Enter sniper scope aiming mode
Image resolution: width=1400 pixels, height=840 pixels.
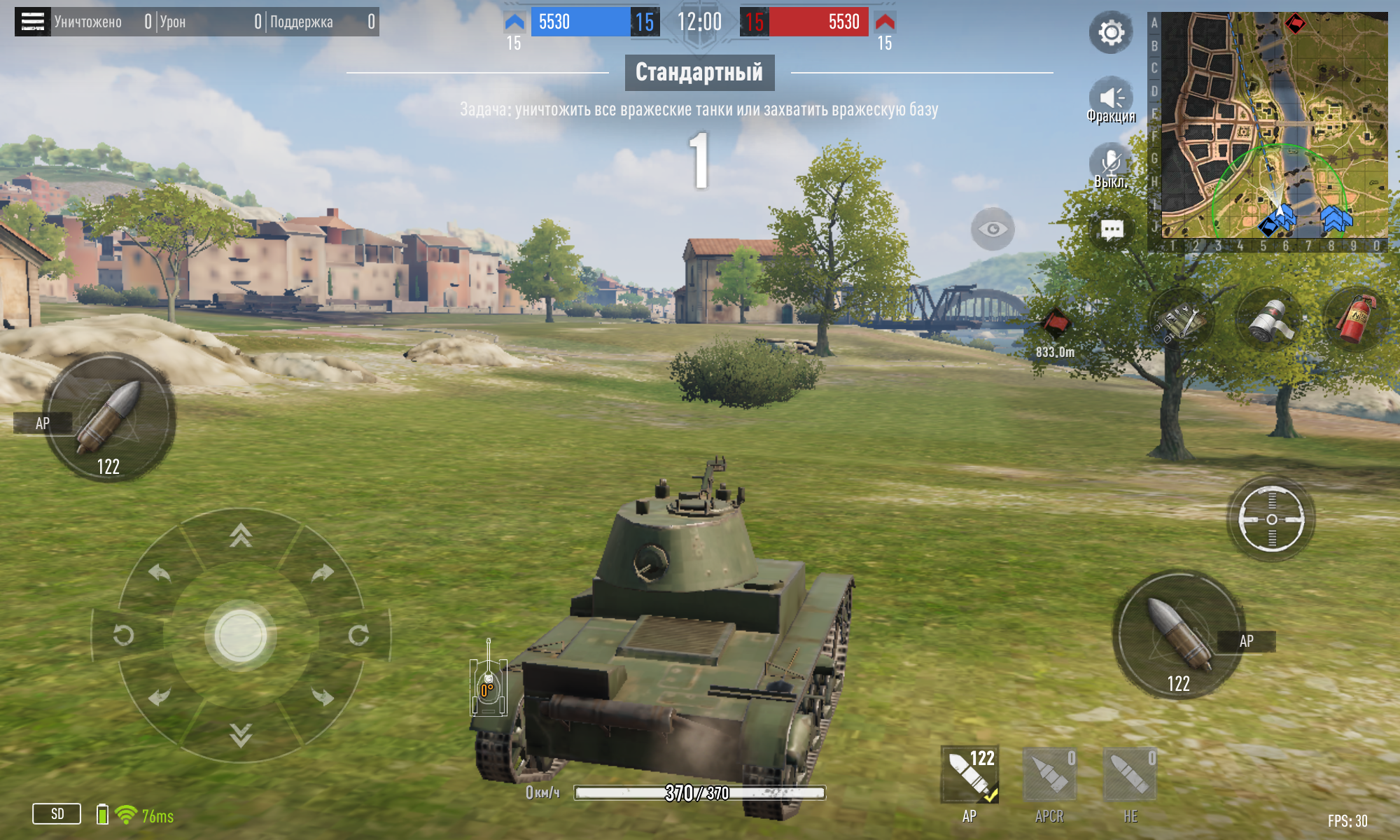pyautogui.click(x=1271, y=519)
